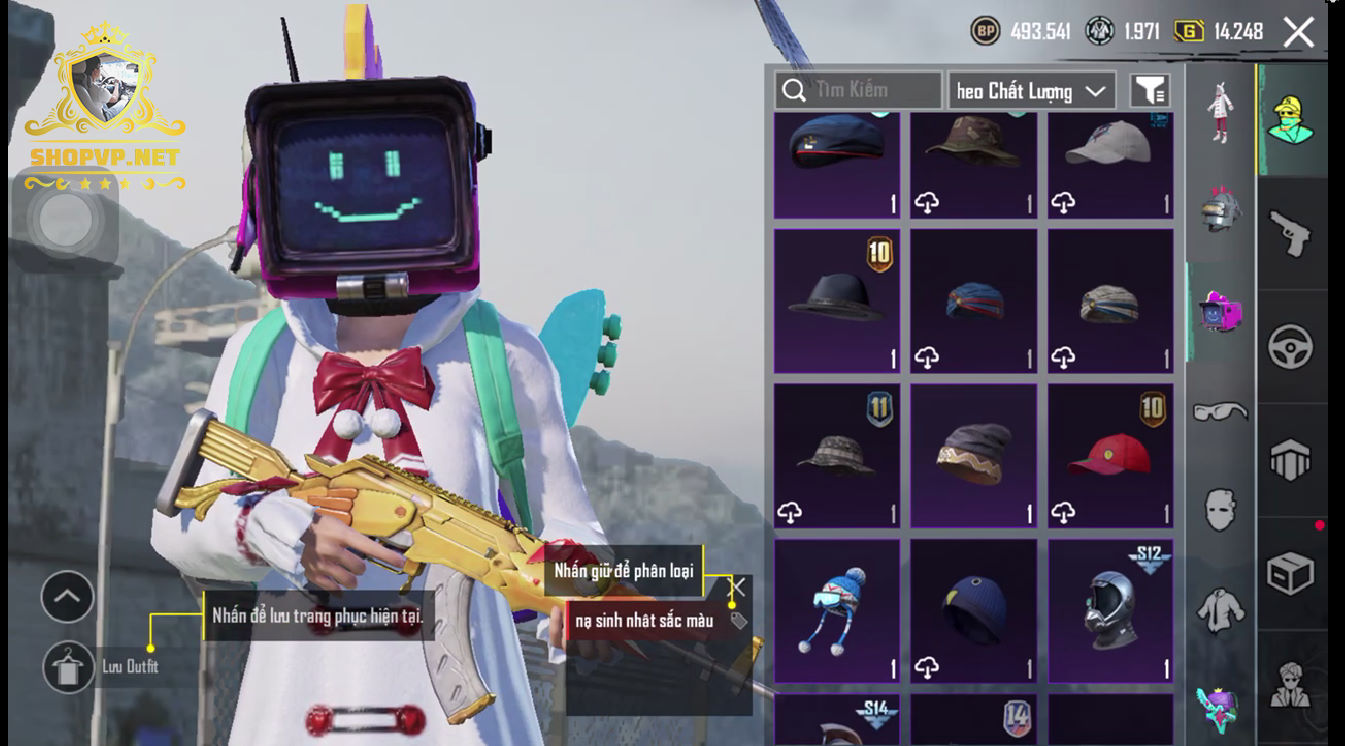Open the Chất Lượng sort dropdown
This screenshot has height=746, width=1345.
pos(1032,91)
